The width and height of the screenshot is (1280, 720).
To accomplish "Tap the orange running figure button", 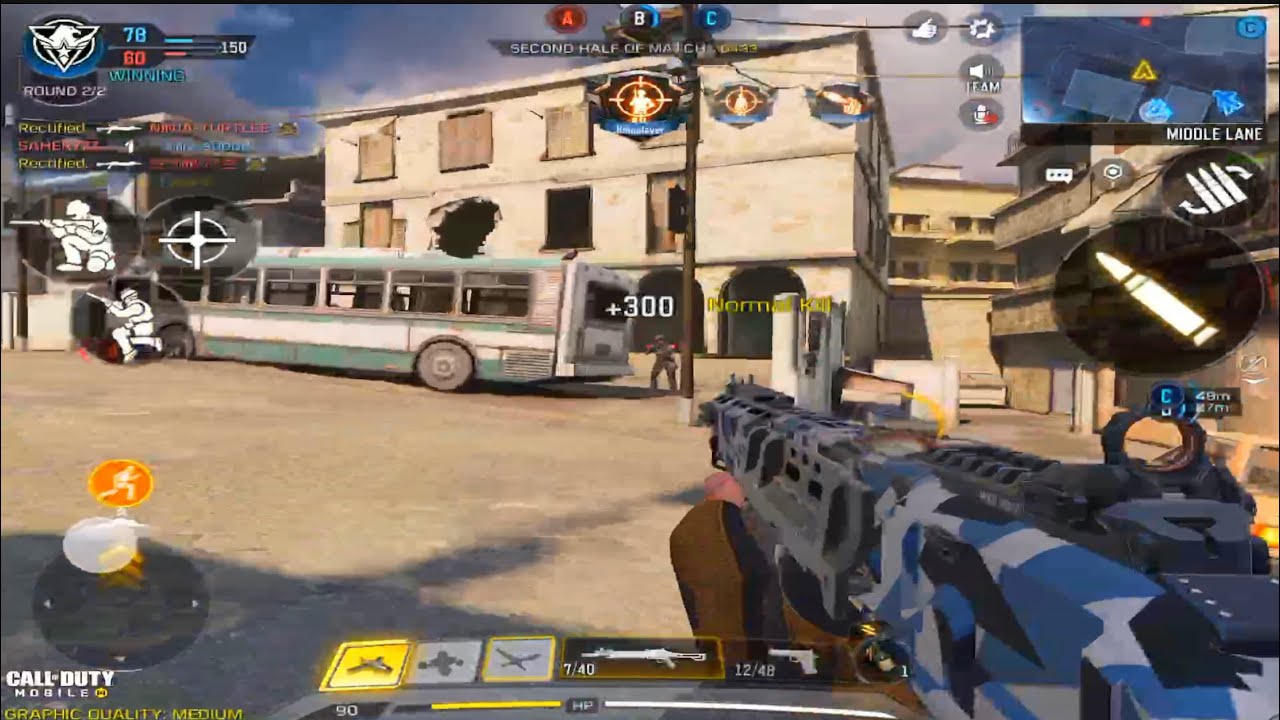I will [120, 483].
